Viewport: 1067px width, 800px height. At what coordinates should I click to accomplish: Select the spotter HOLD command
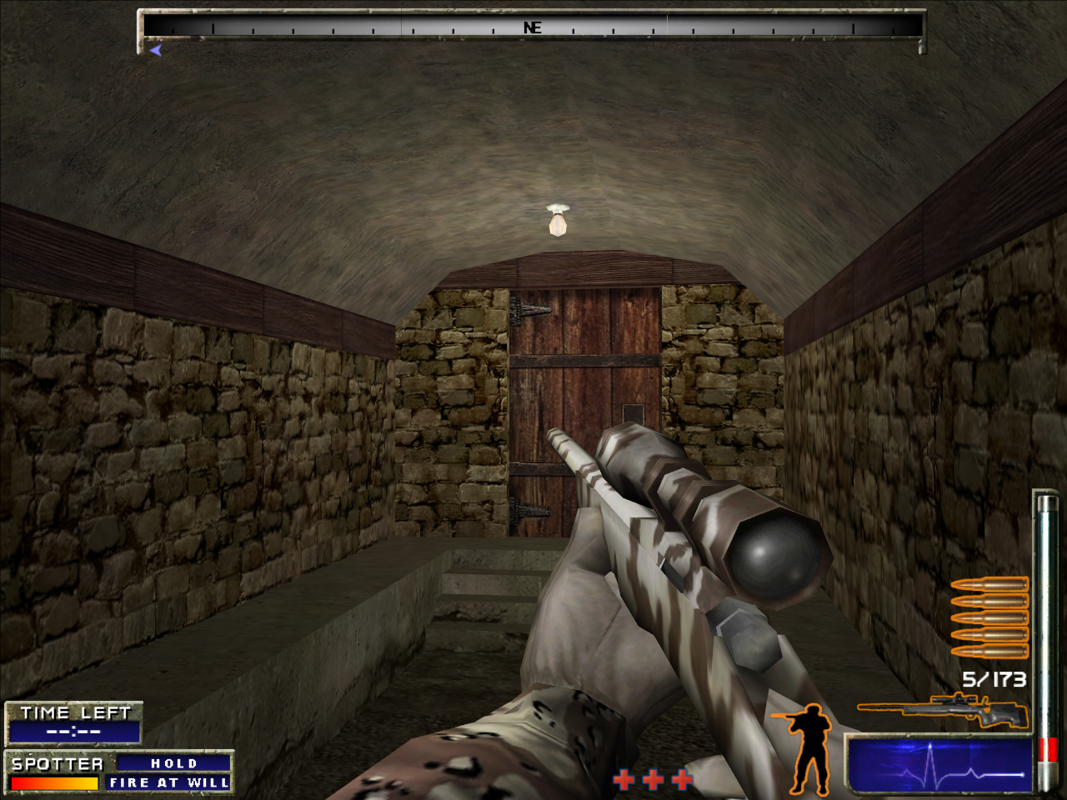(x=174, y=763)
